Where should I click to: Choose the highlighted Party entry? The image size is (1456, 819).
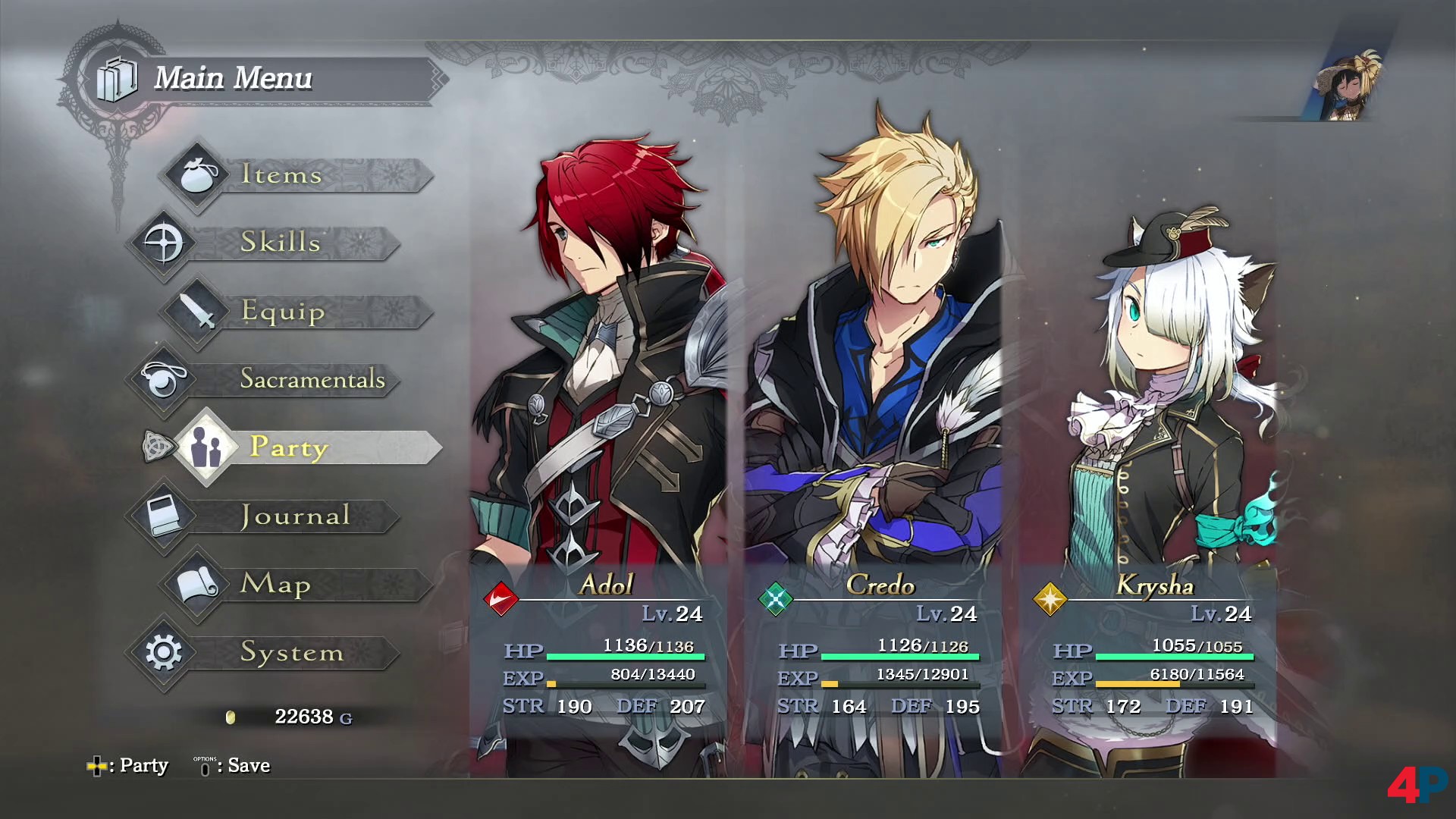point(303,447)
